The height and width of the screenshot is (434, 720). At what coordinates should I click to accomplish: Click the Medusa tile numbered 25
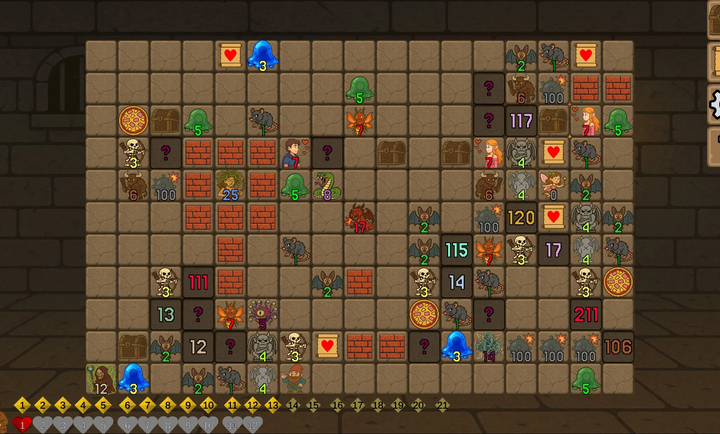pyautogui.click(x=230, y=185)
